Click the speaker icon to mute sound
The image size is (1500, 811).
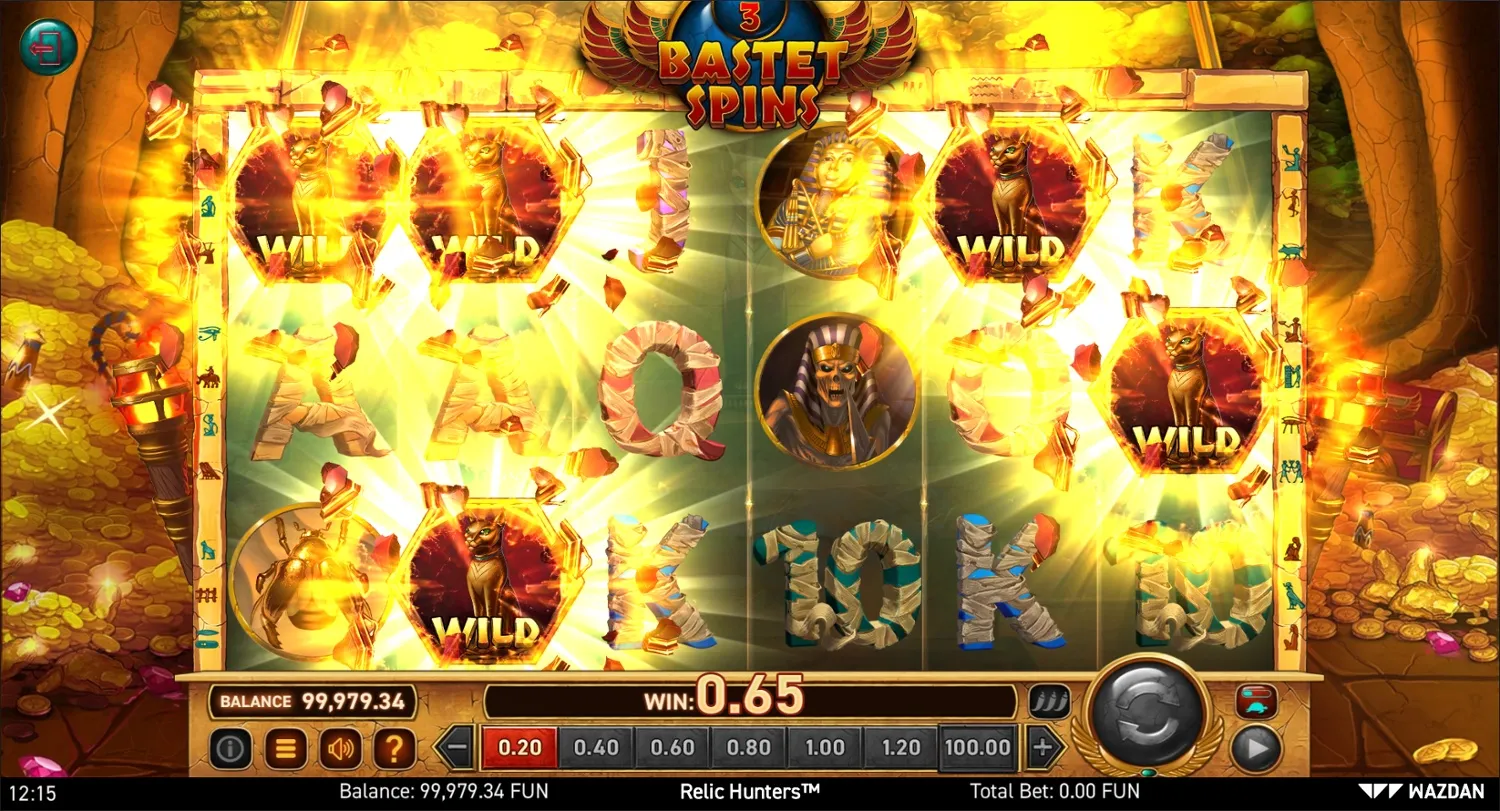pyautogui.click(x=340, y=747)
